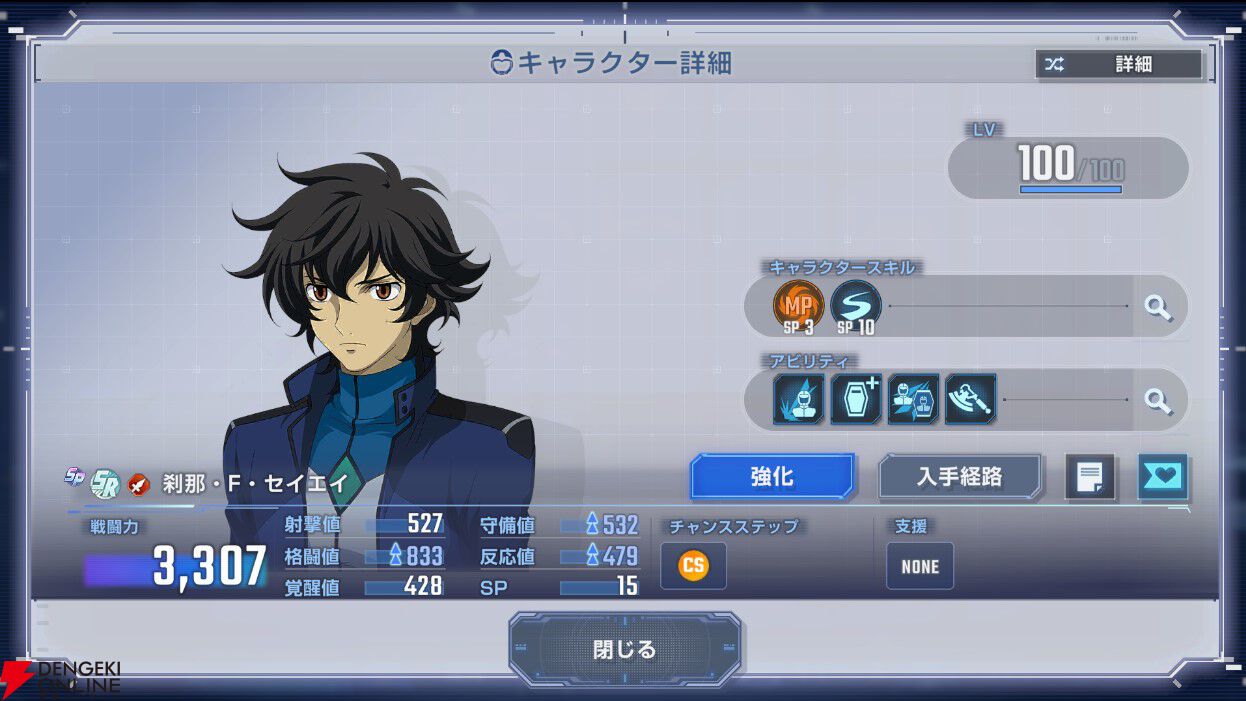The height and width of the screenshot is (701, 1246).
Task: Toggle the 詳細 display mode button
Action: pos(1118,65)
